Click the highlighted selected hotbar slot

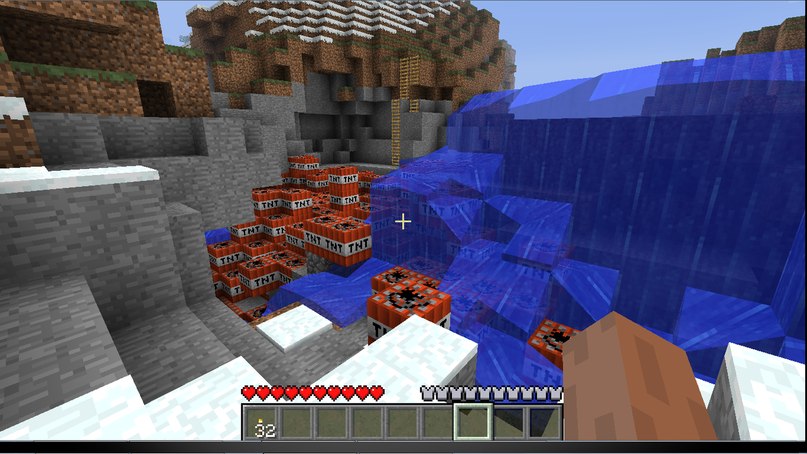click(x=471, y=423)
